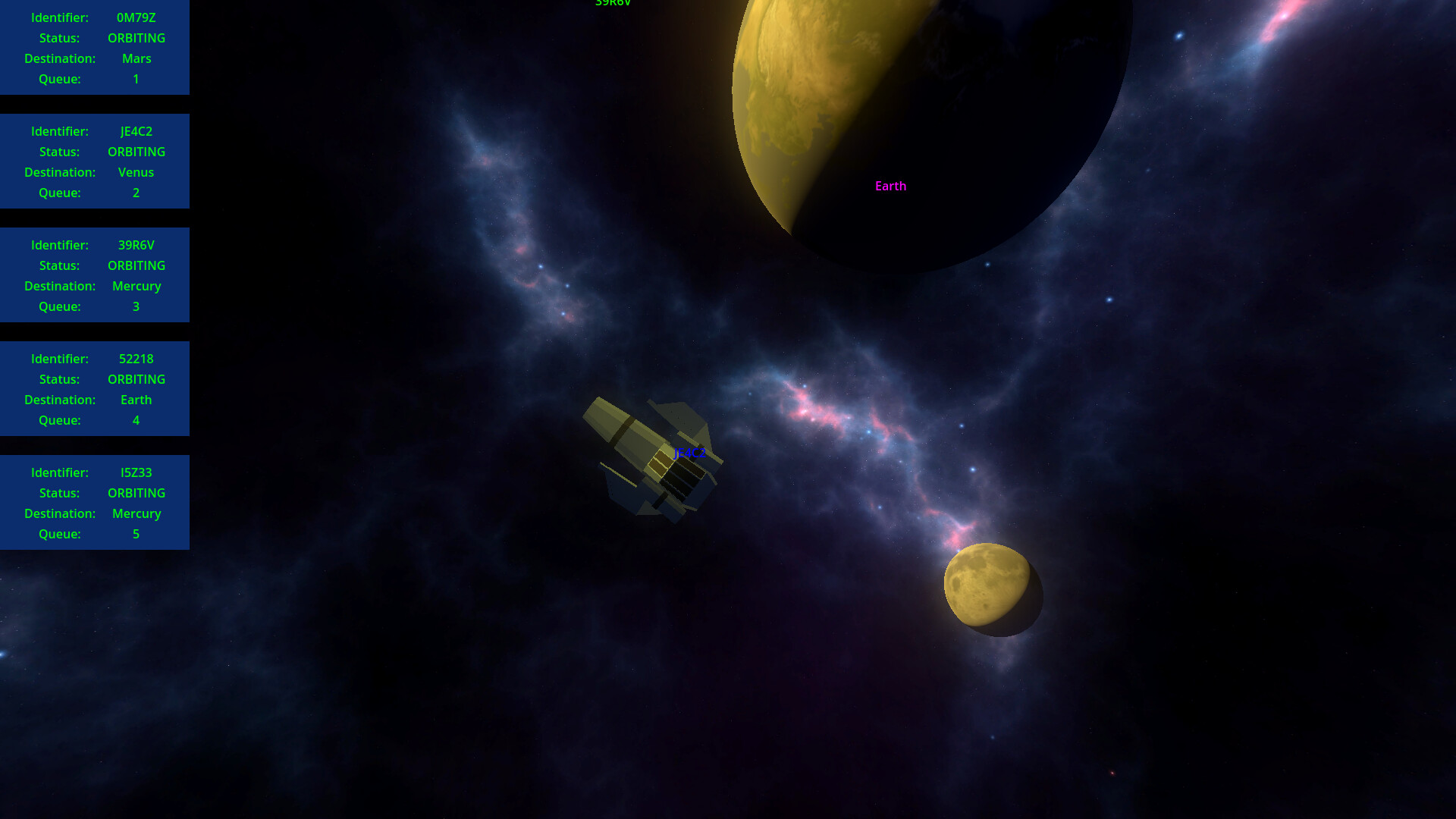Open Destination selector showing Venus
1456x819 pixels.
(x=136, y=172)
